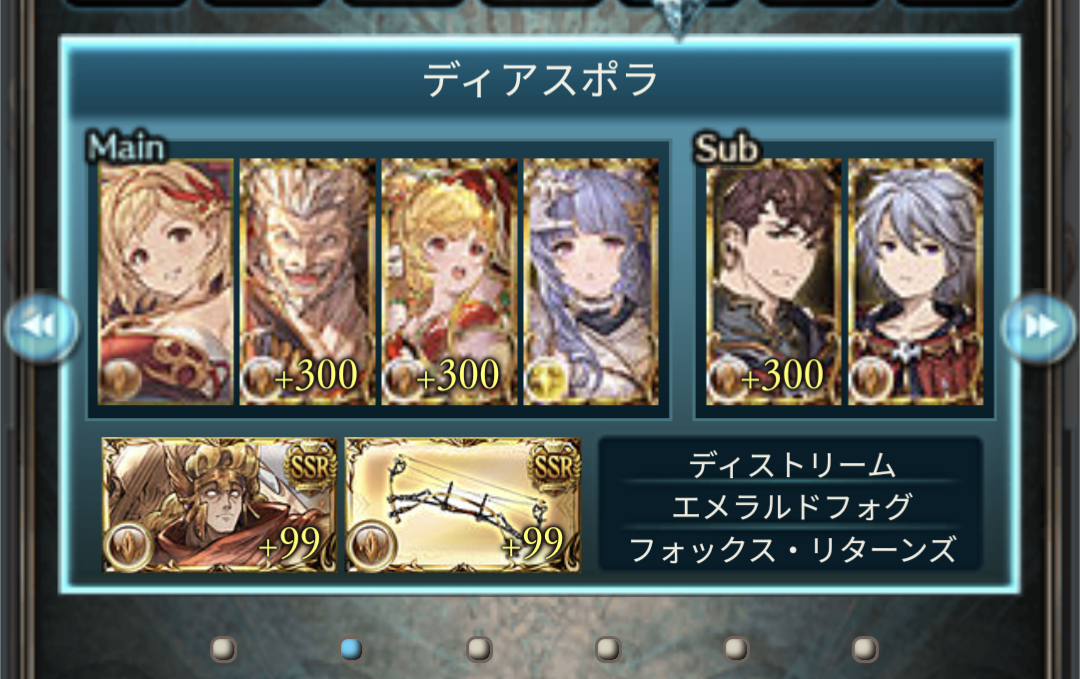The width and height of the screenshot is (1080, 679).
Task: Select the エメラルドフォグ skill
Action: point(791,507)
